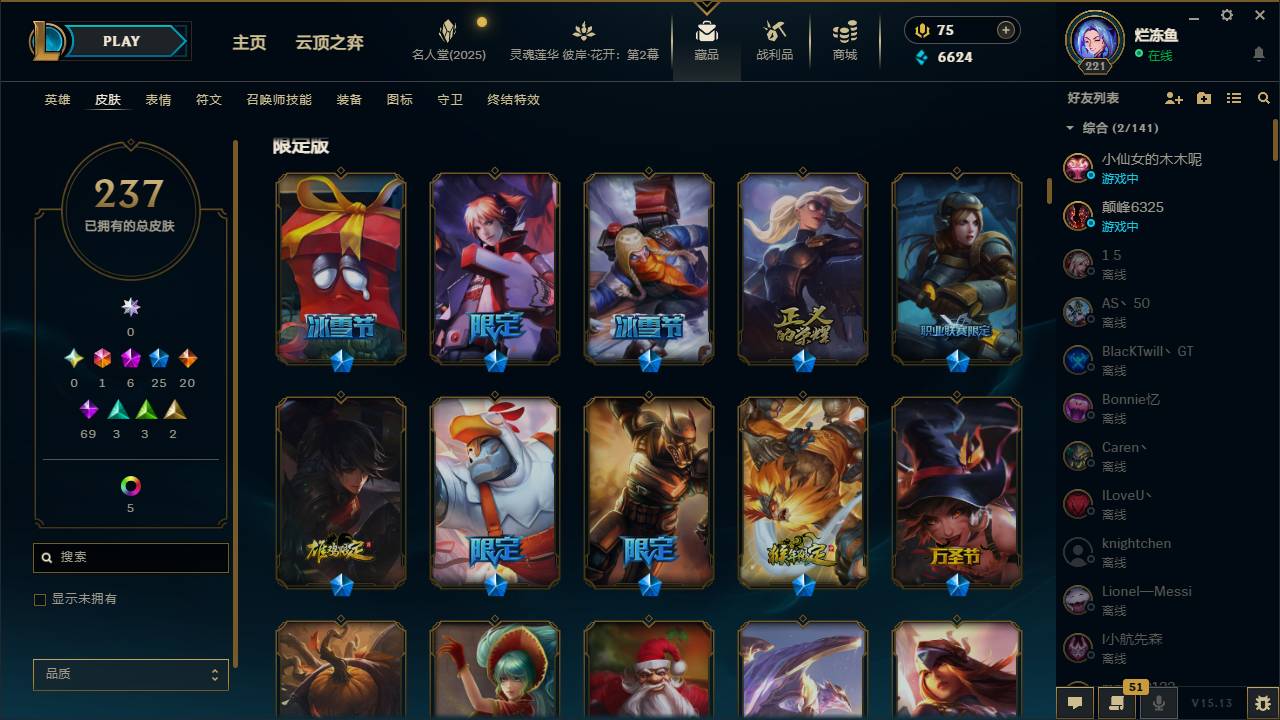
Task: Collapse the 综合 (2/141) friend group
Action: click(x=1070, y=128)
